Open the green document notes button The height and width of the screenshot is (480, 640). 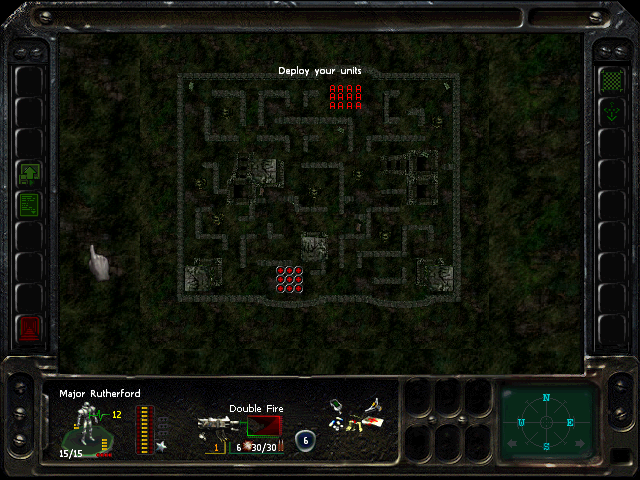(x=30, y=205)
